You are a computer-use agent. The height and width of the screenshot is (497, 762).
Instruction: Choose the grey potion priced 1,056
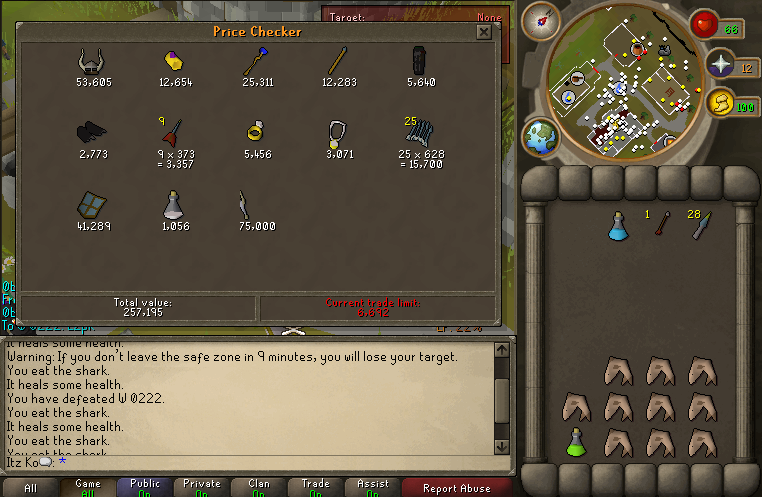(174, 204)
